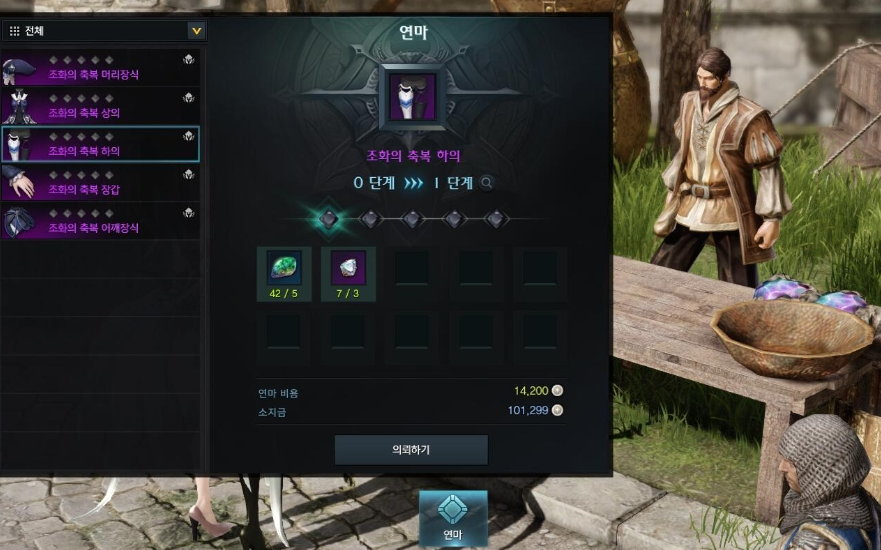Select 조화의 축복 머리장식 from the list
The image size is (881, 550).
[100, 69]
